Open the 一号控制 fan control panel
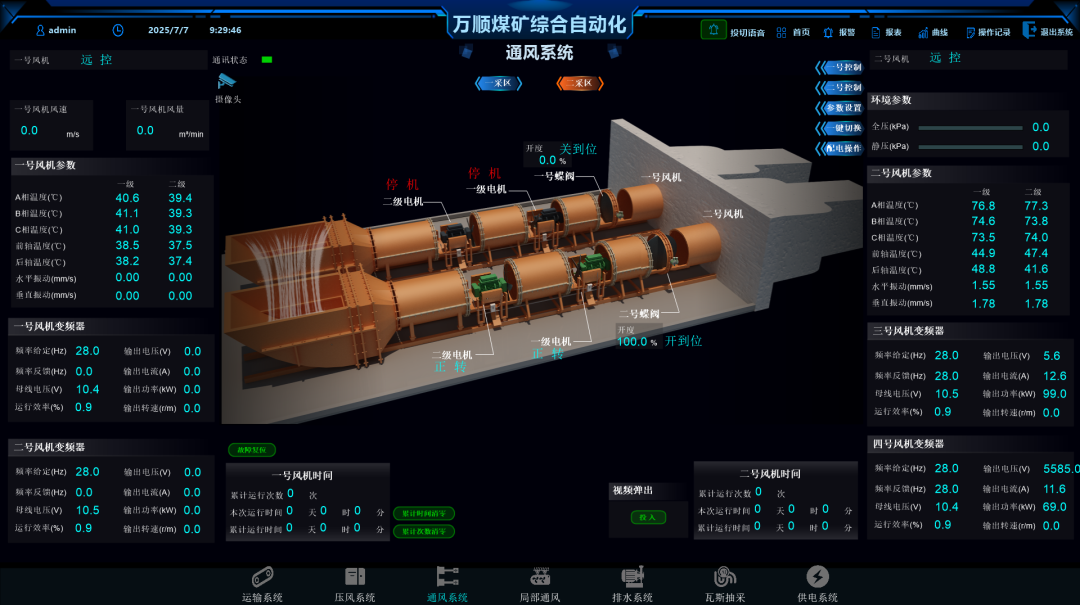The height and width of the screenshot is (605, 1080). (841, 68)
